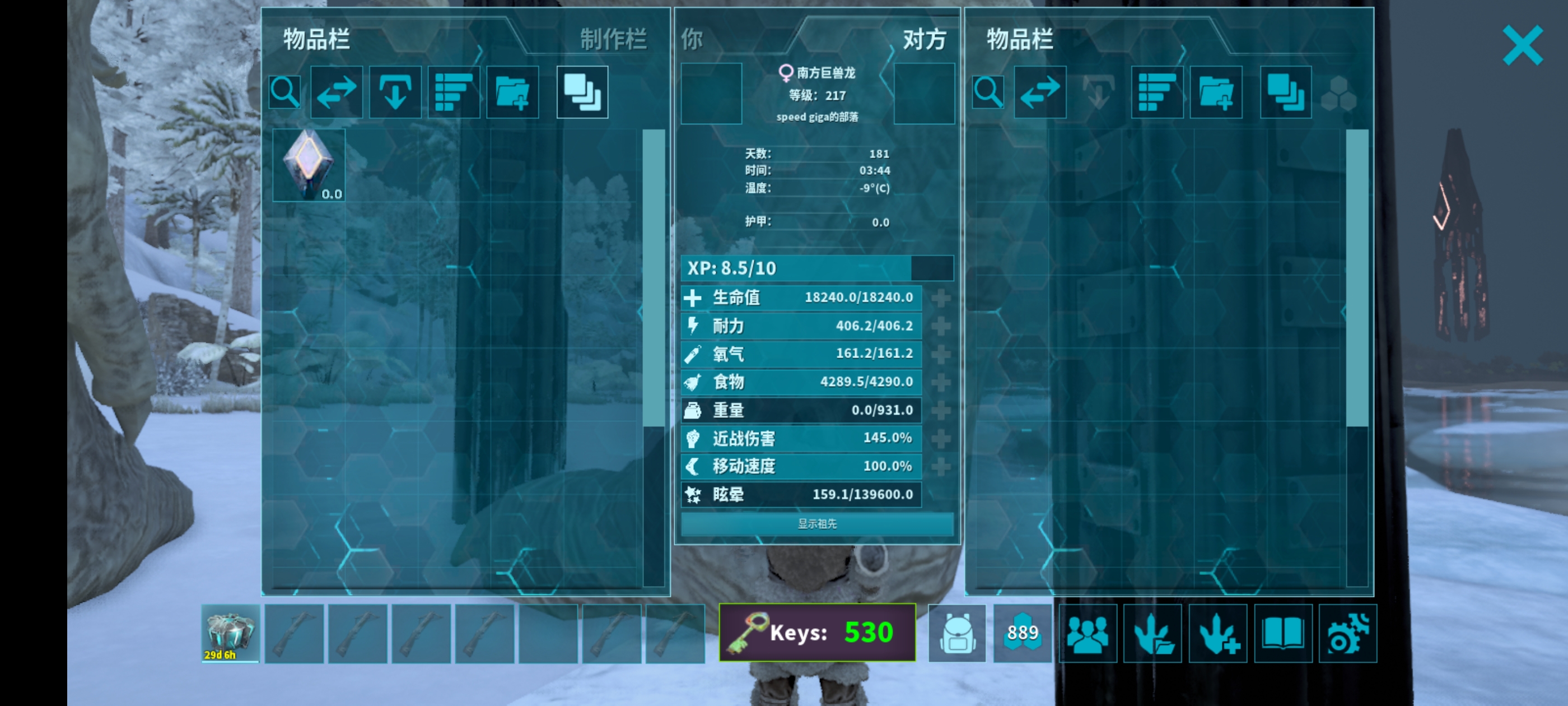The width and height of the screenshot is (1568, 706).
Task: Click 显示祖先 to show ancestors
Action: tap(817, 524)
